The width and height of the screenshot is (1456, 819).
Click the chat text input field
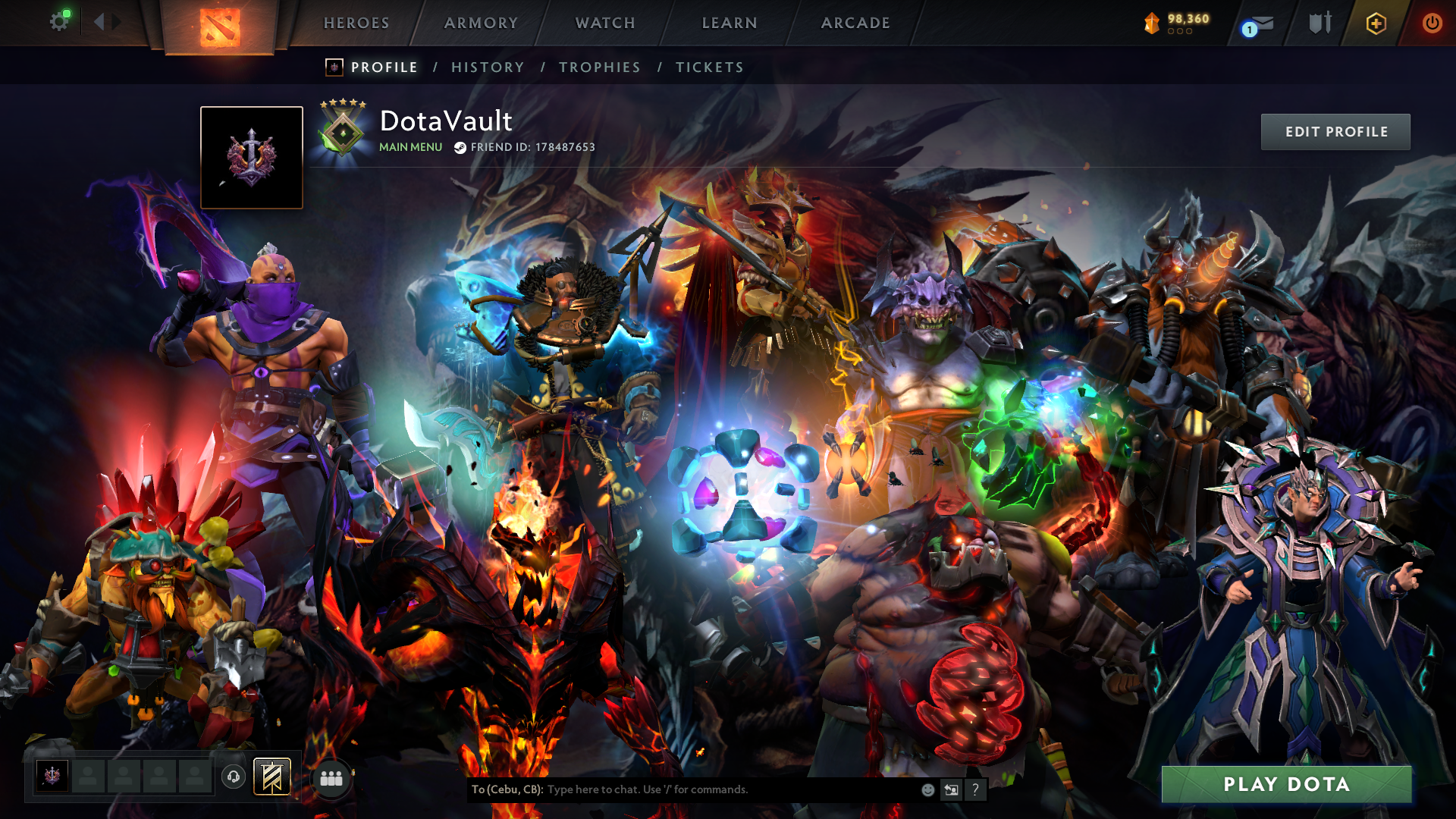tap(728, 789)
